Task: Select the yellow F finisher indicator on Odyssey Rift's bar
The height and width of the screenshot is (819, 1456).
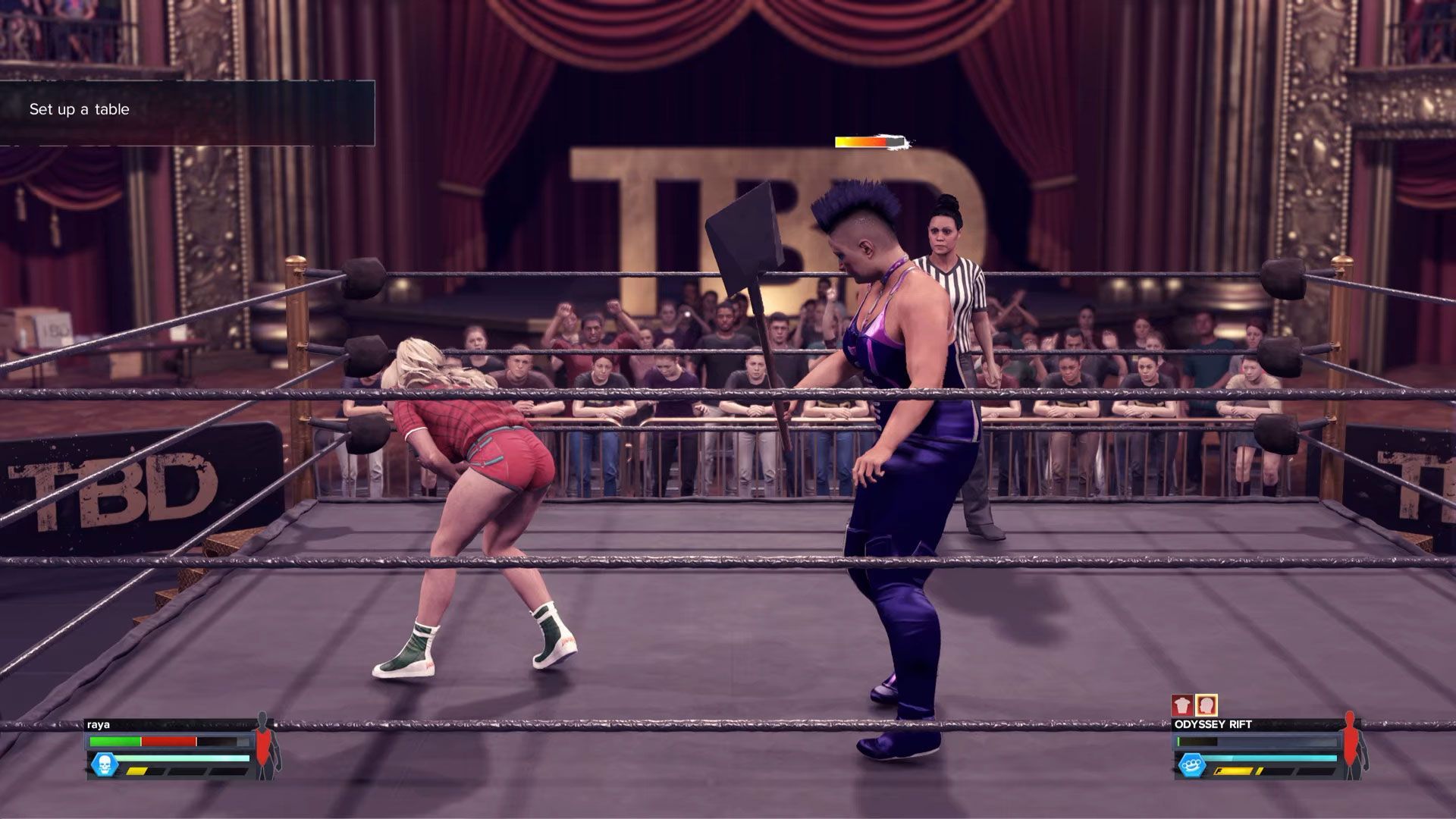Action: 1234,771
